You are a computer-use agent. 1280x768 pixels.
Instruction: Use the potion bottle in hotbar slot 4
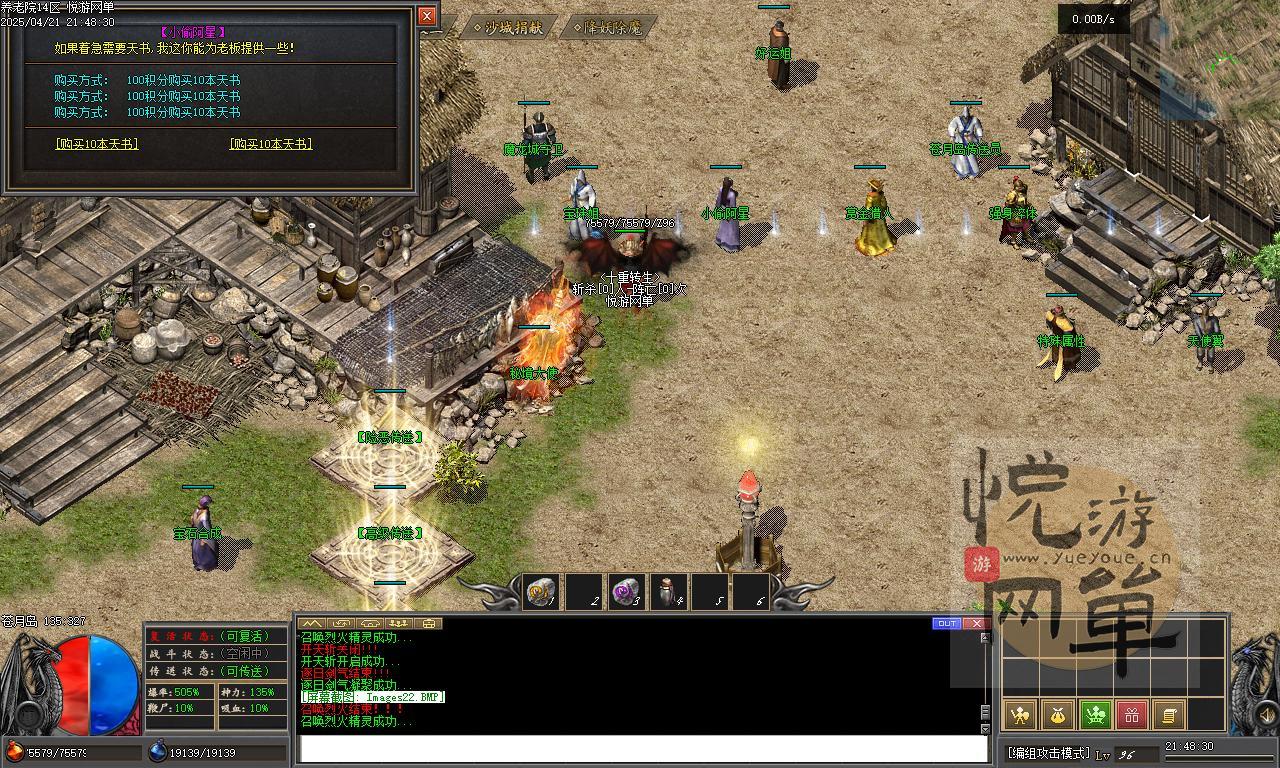pos(669,592)
